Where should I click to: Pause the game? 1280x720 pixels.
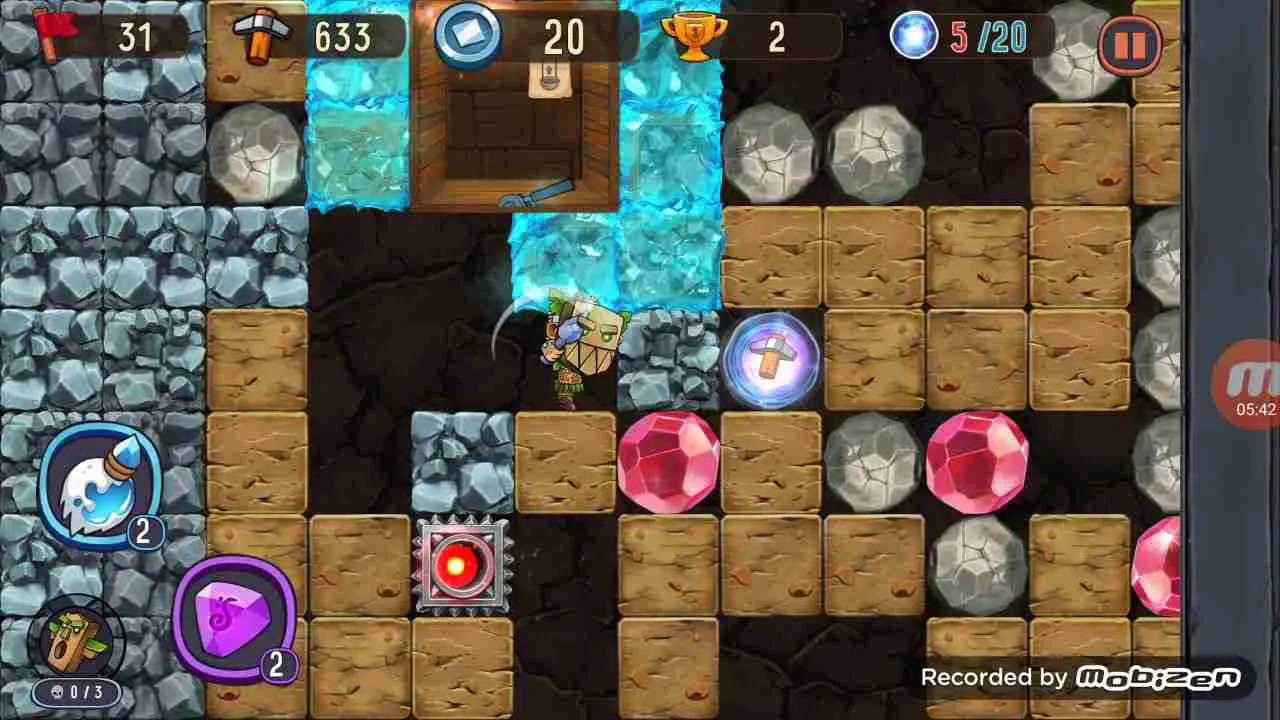pyautogui.click(x=1131, y=43)
